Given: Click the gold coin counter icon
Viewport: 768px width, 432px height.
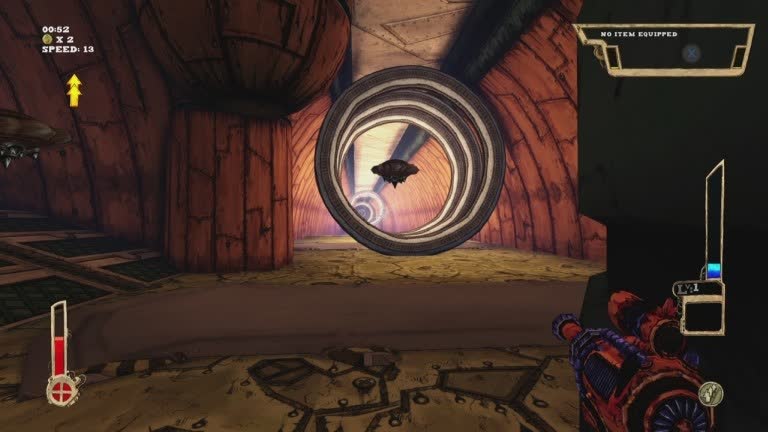Looking at the screenshot, I should [47, 39].
